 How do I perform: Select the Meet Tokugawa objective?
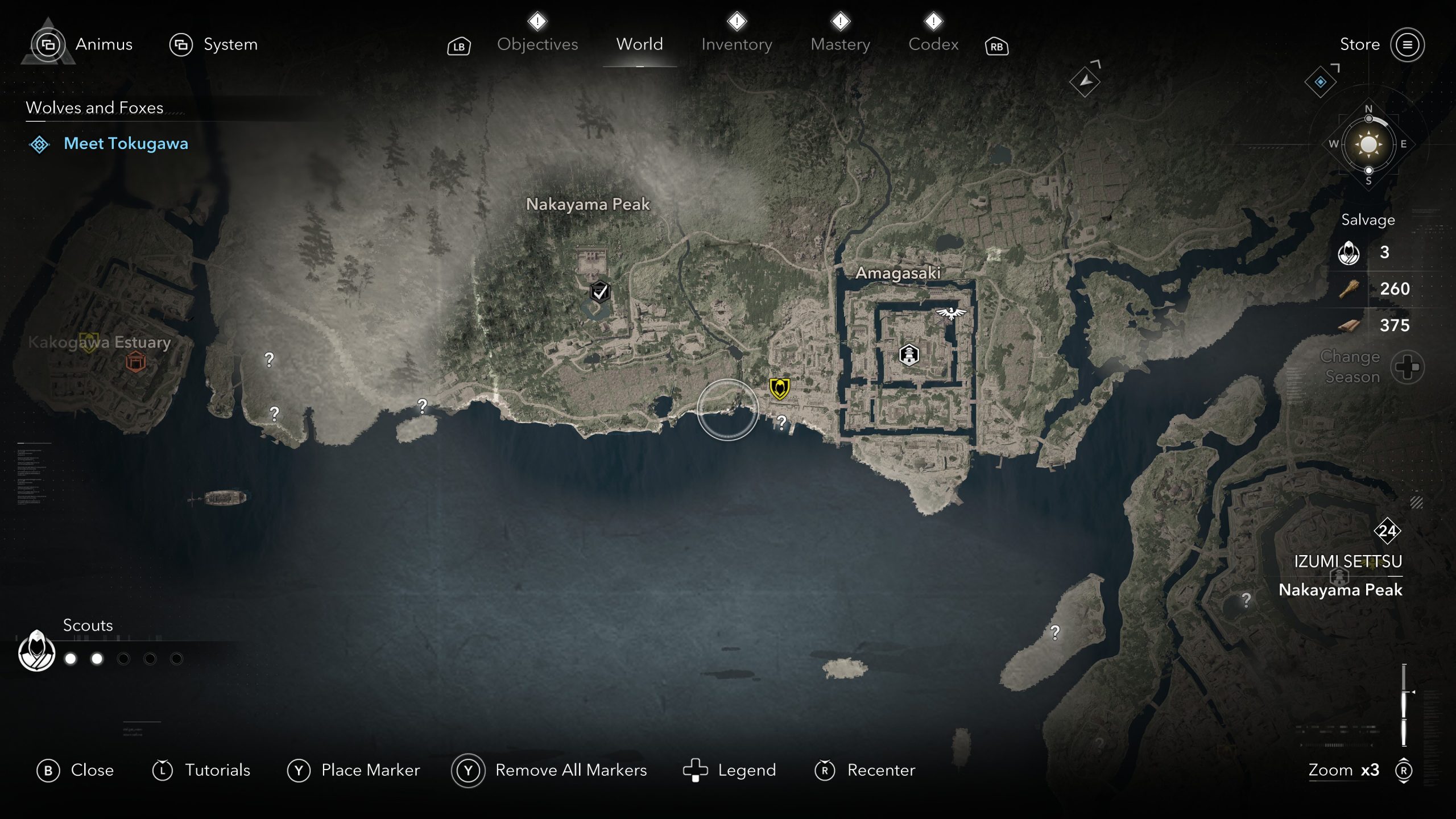coord(126,143)
